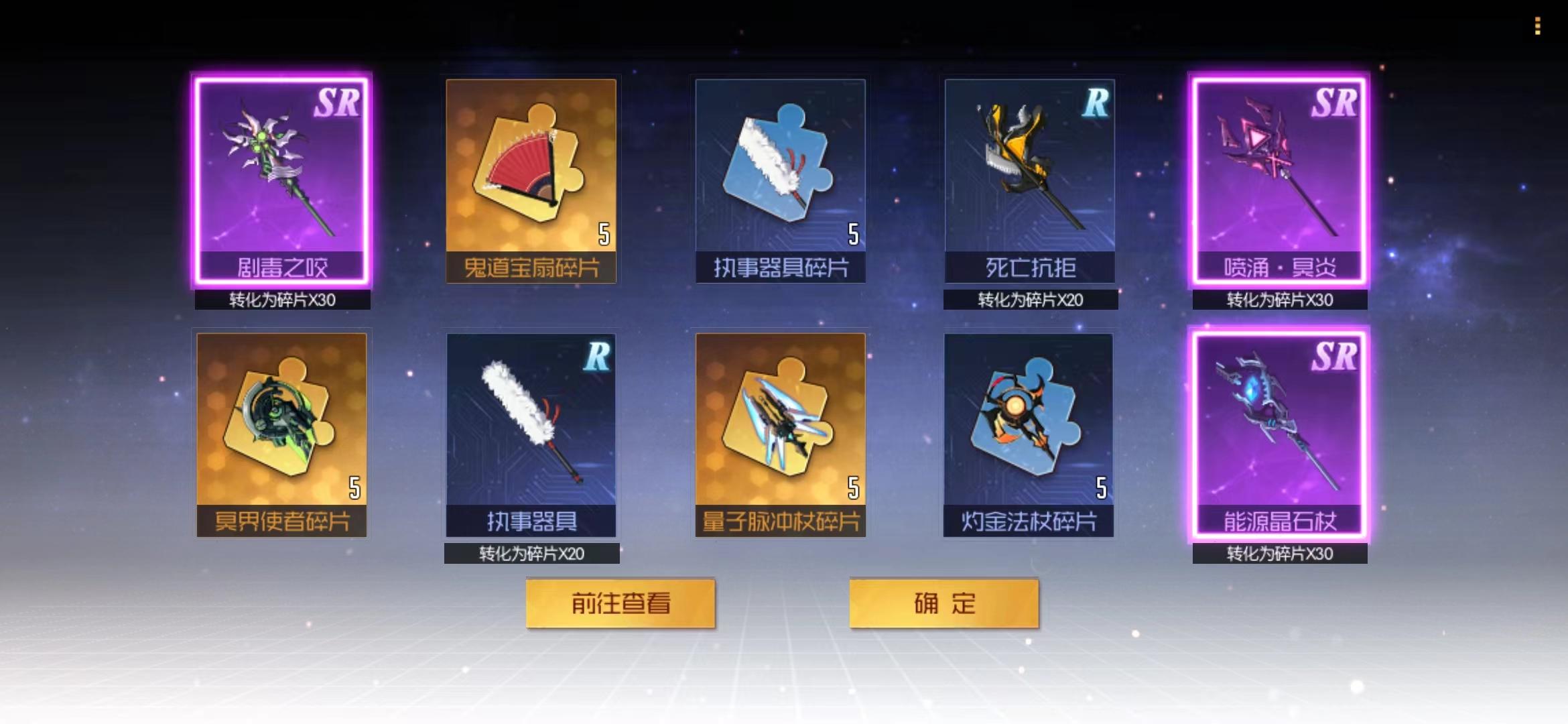The height and width of the screenshot is (724, 1568).
Task: Select the SR weapon 能源晶石杖
Action: [1280, 436]
